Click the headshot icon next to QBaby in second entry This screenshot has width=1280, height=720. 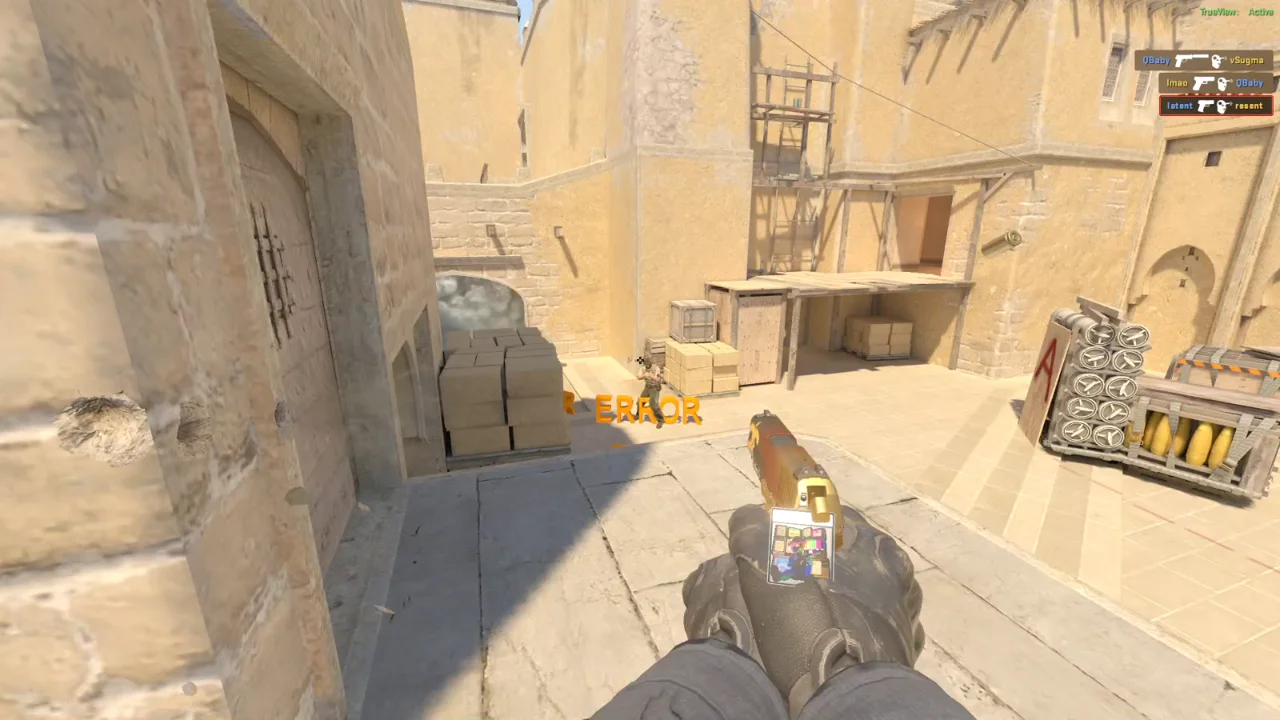pos(1222,83)
